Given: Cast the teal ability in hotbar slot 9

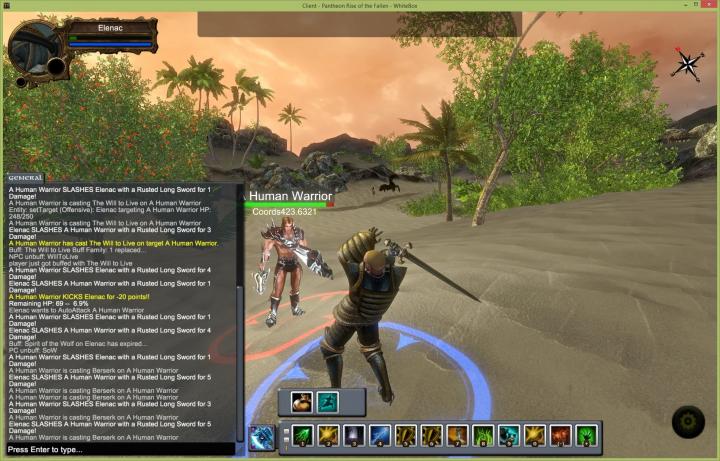Looking at the screenshot, I should [x=509, y=436].
